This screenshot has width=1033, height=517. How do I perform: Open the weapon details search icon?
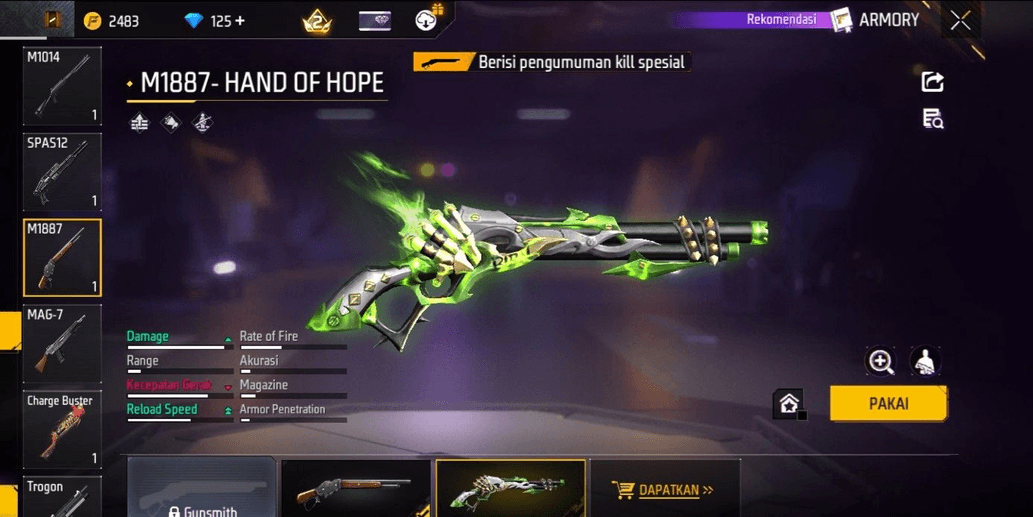pos(932,120)
